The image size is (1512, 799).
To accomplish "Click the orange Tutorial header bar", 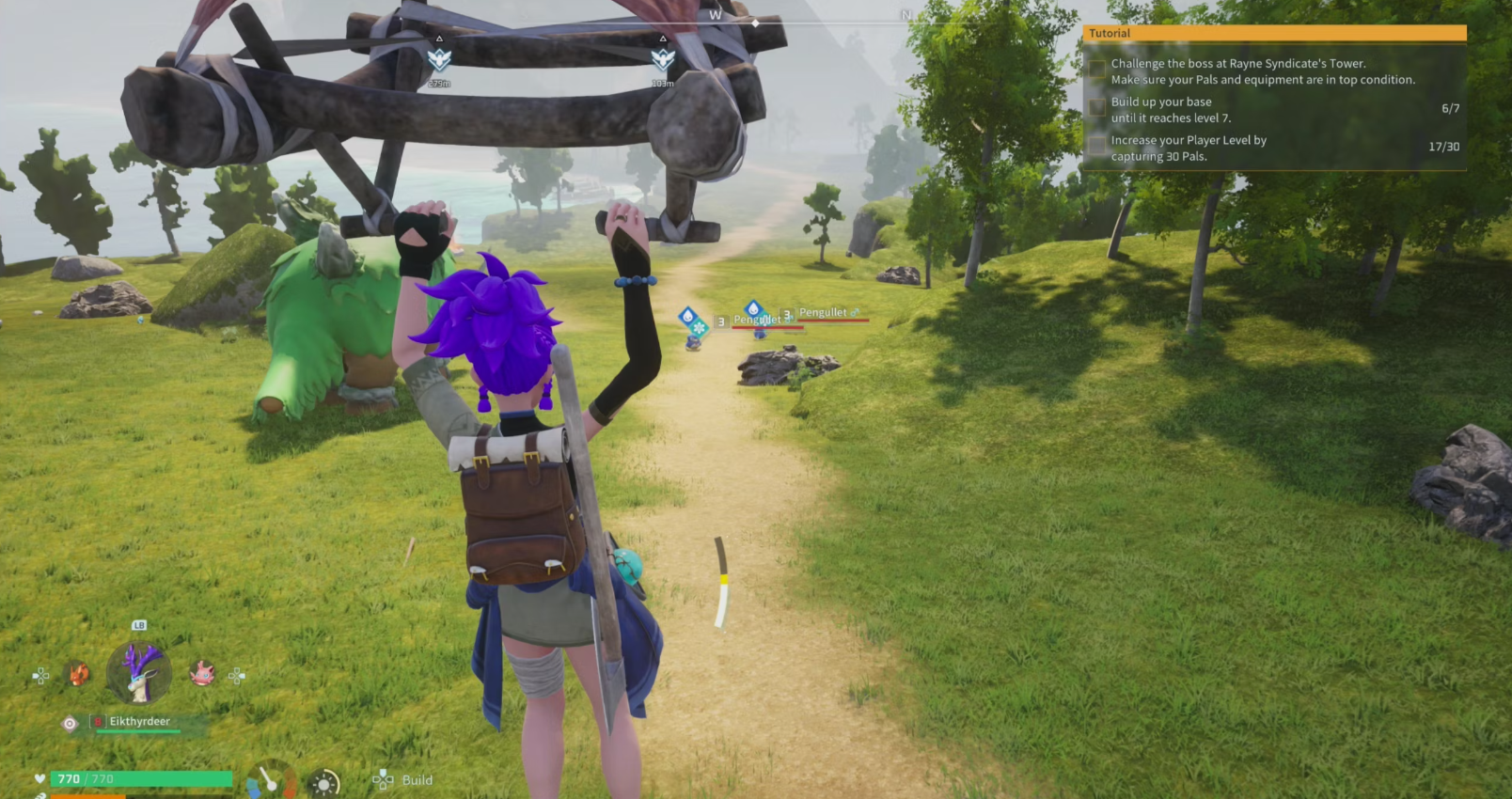I will [x=1274, y=33].
